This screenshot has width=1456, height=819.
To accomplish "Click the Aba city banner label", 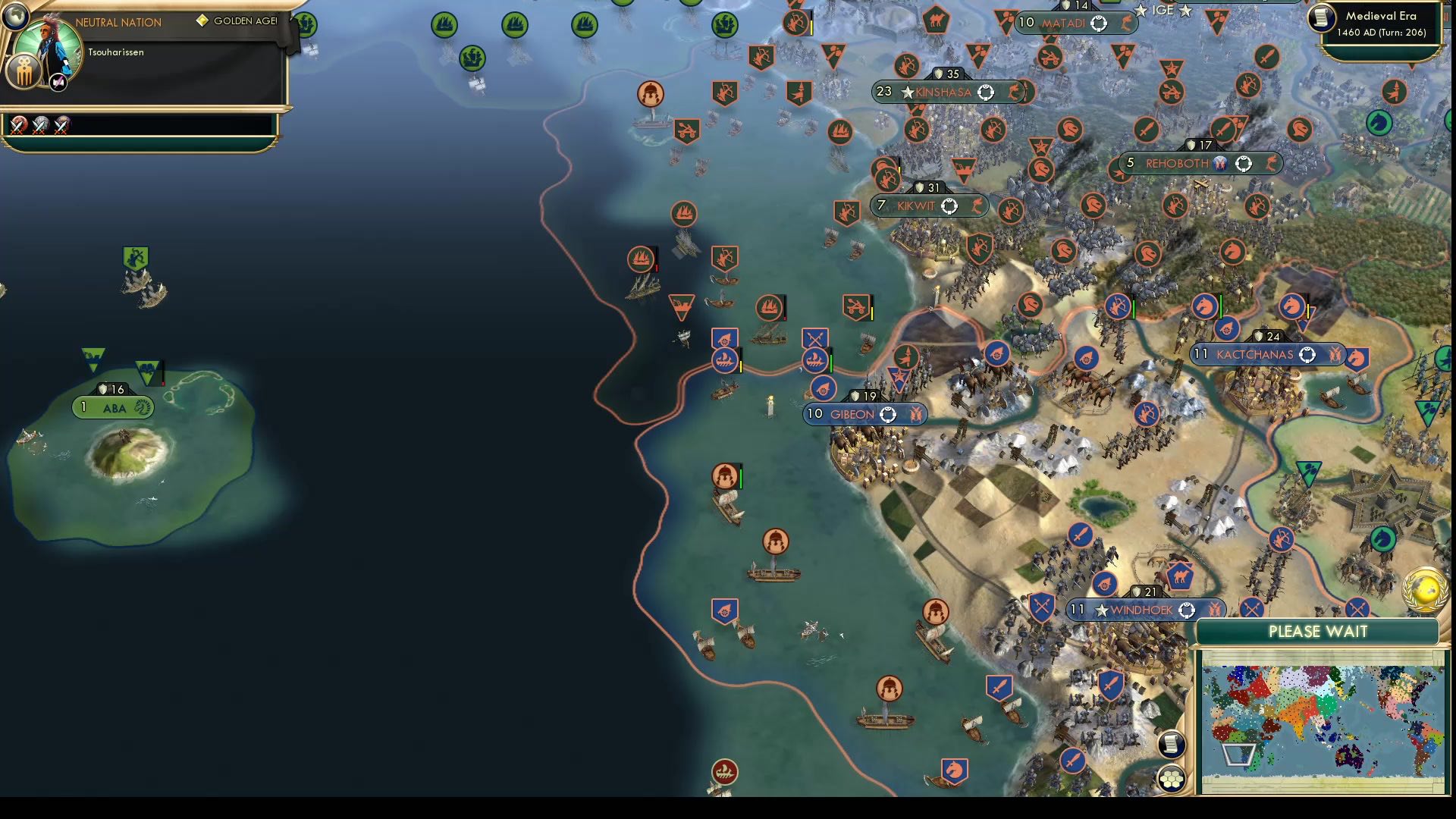I will click(x=112, y=407).
